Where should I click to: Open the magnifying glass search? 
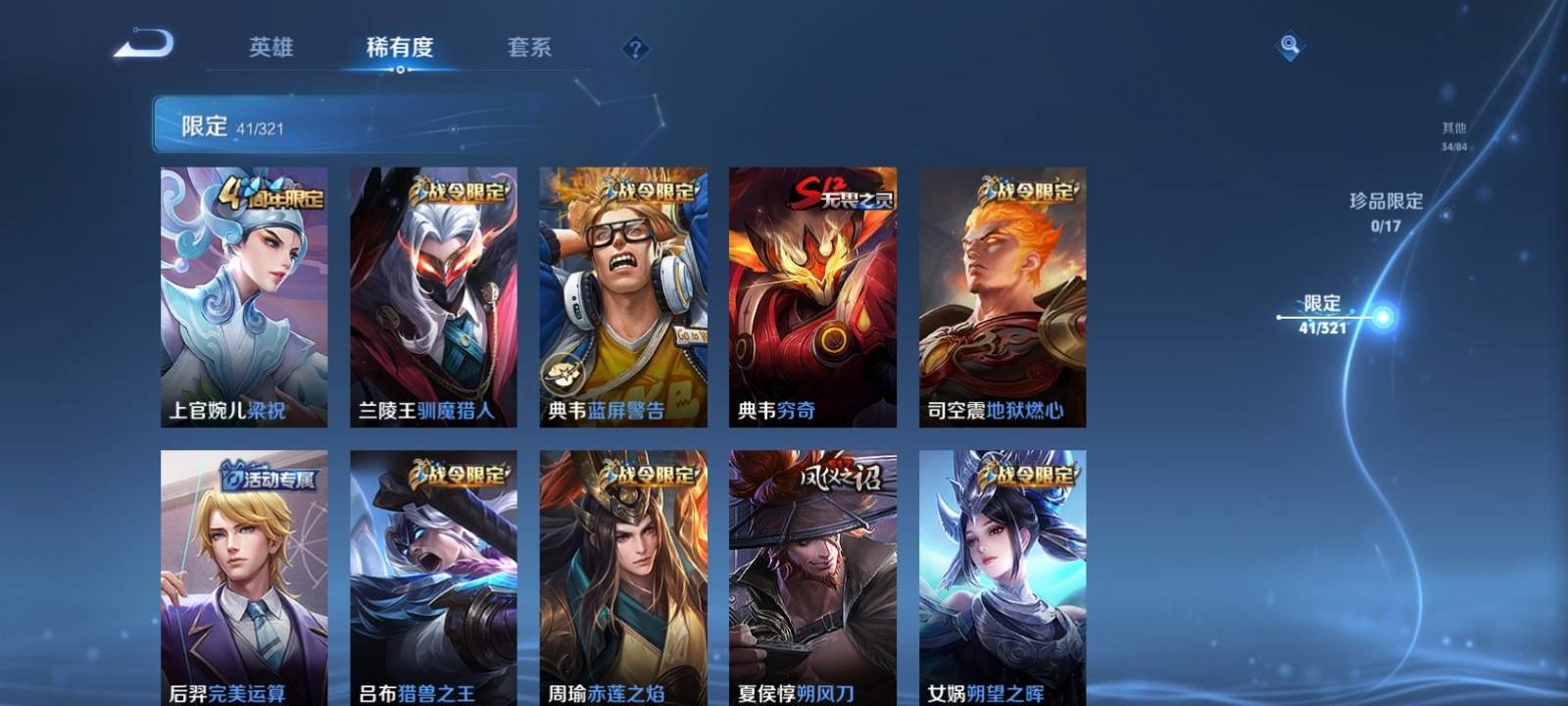click(x=1290, y=45)
